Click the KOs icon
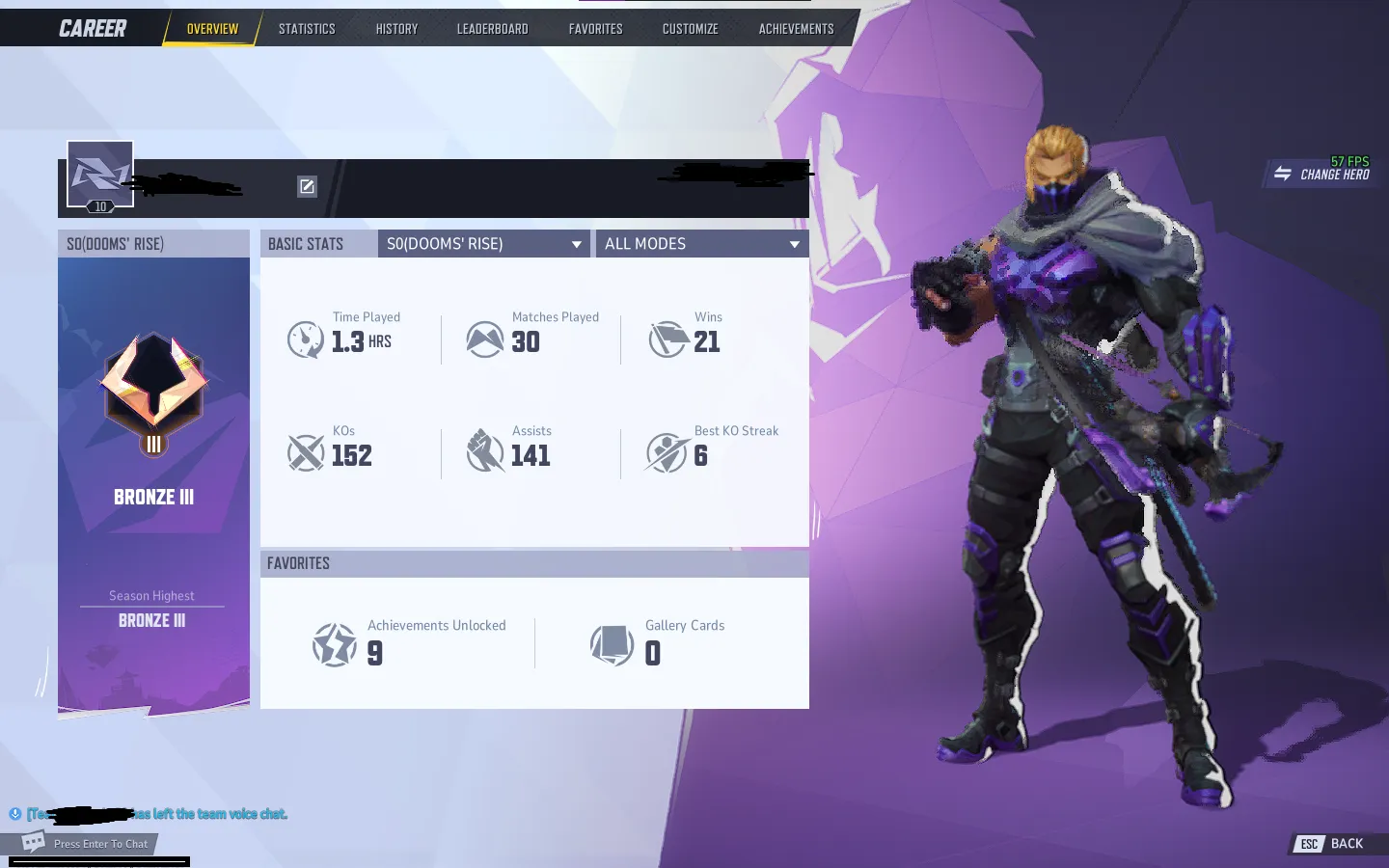The height and width of the screenshot is (868, 1389). [x=306, y=453]
